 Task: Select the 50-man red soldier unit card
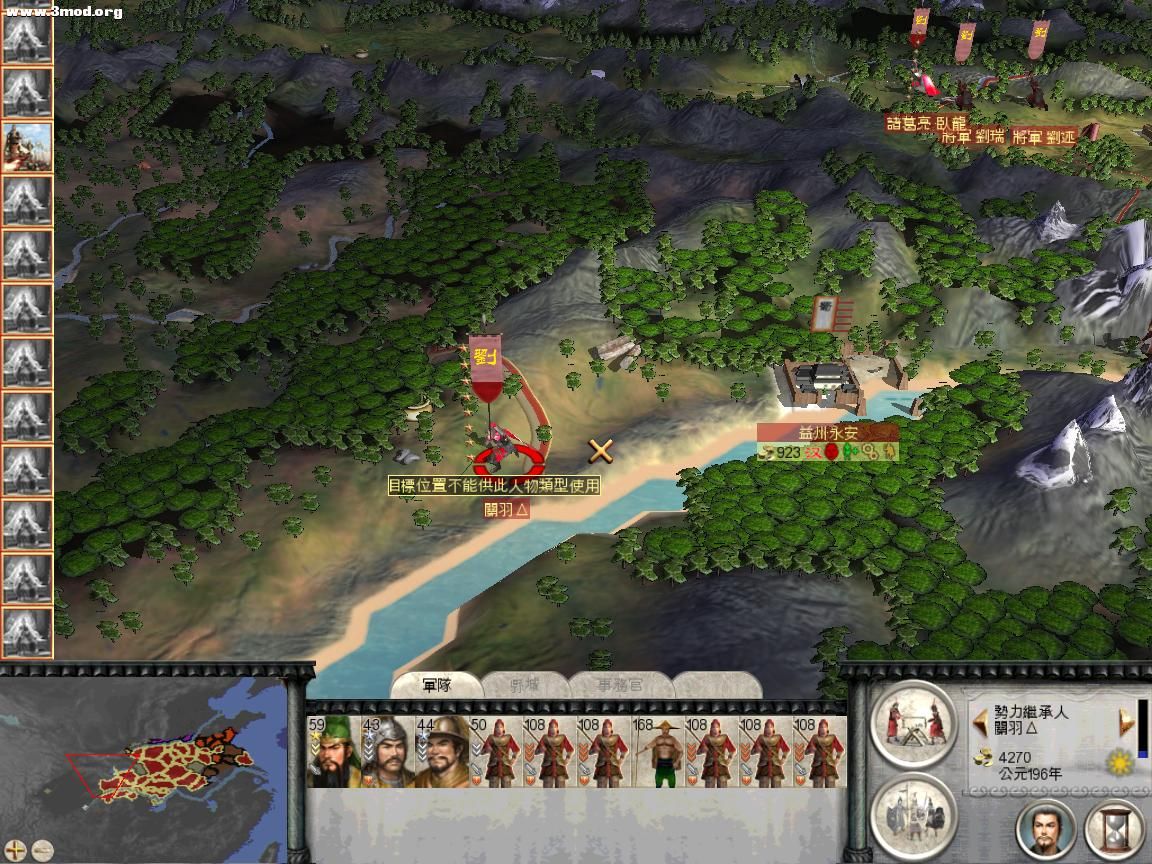click(496, 751)
